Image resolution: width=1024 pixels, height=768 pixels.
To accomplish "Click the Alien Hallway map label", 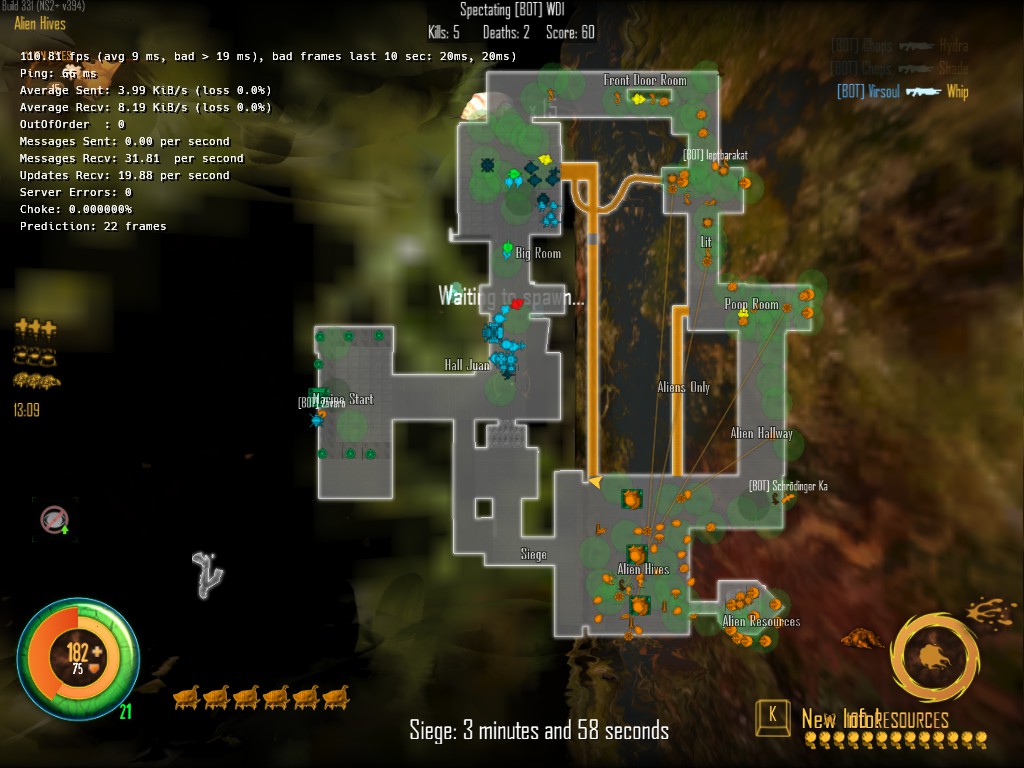I will (x=761, y=434).
